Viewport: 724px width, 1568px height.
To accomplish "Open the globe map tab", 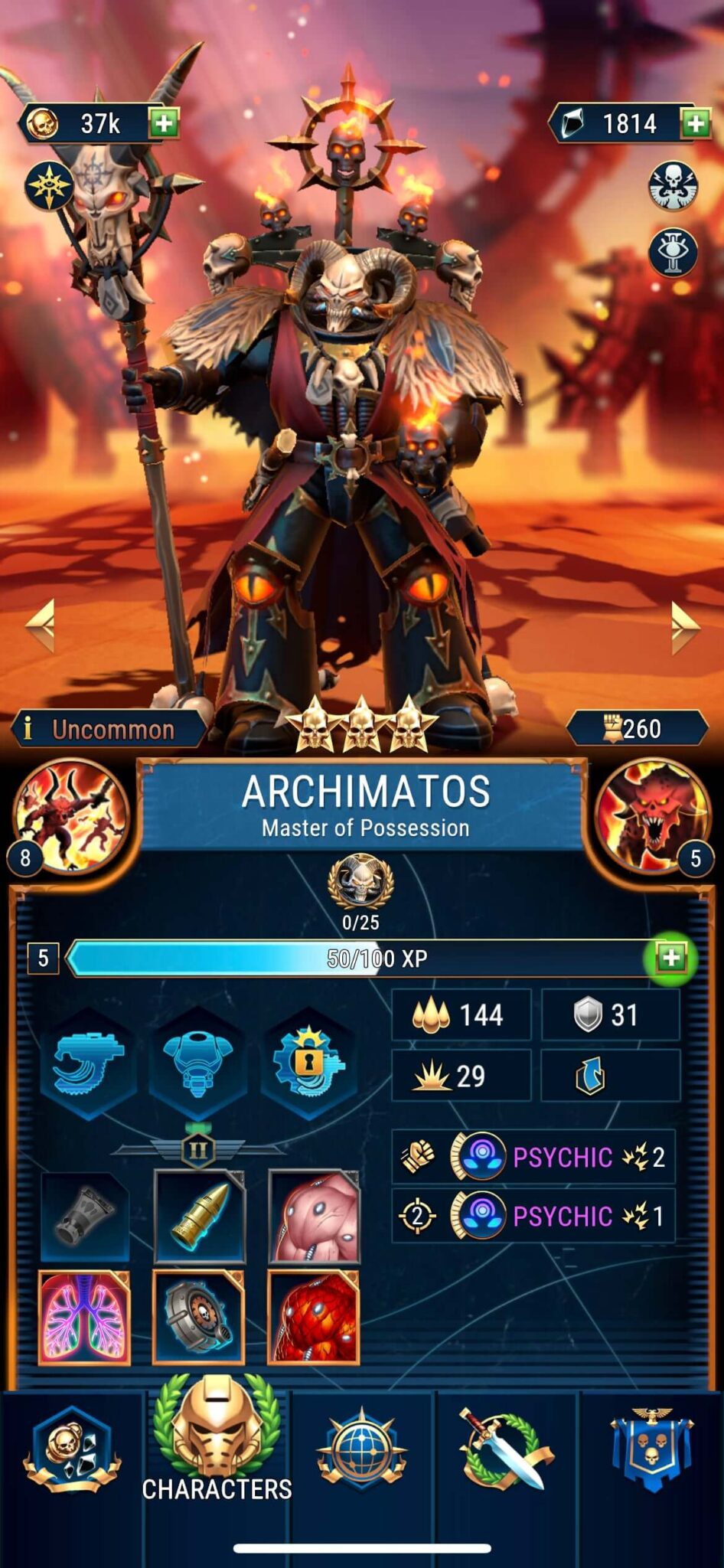I will [362, 1449].
